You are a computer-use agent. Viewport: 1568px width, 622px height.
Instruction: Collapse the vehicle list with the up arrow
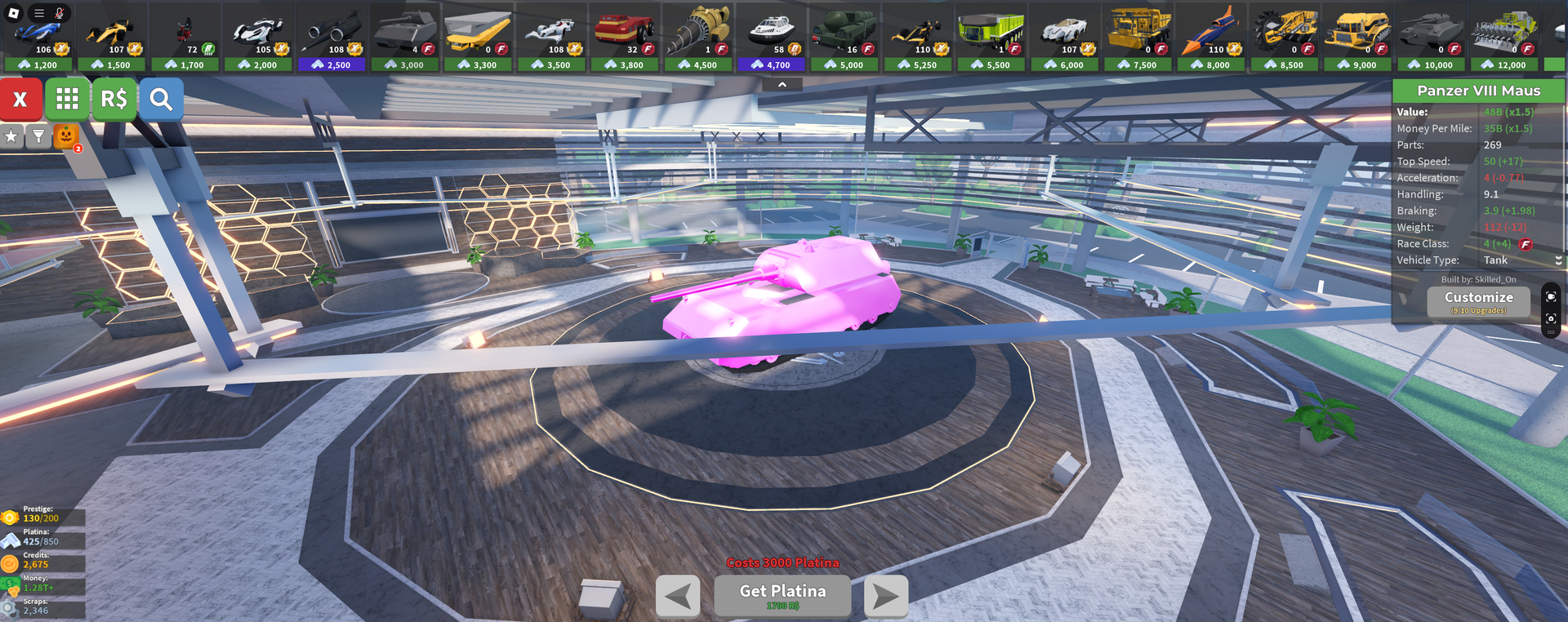click(x=782, y=84)
